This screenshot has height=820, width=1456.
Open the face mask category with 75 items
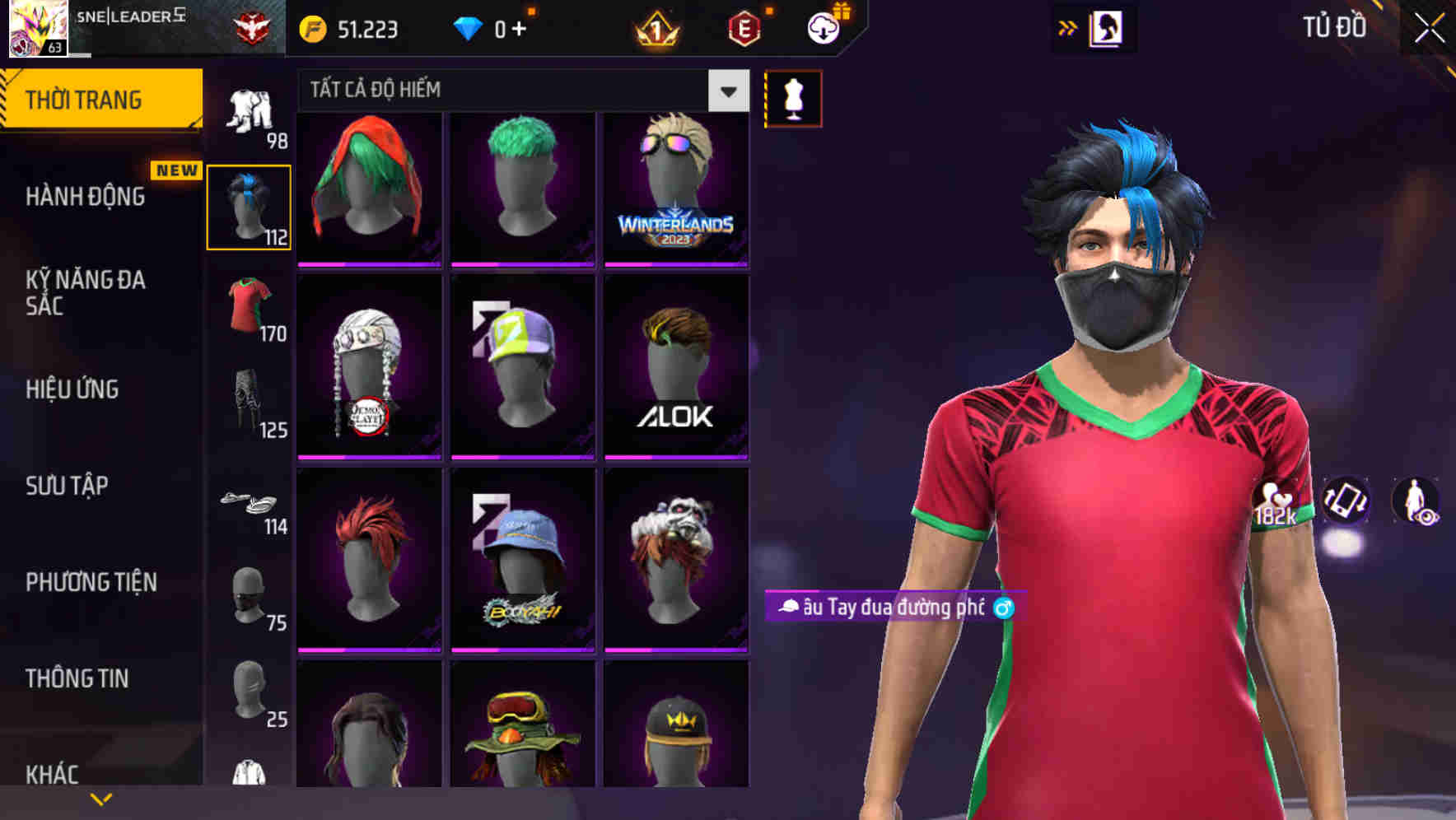coord(249,593)
